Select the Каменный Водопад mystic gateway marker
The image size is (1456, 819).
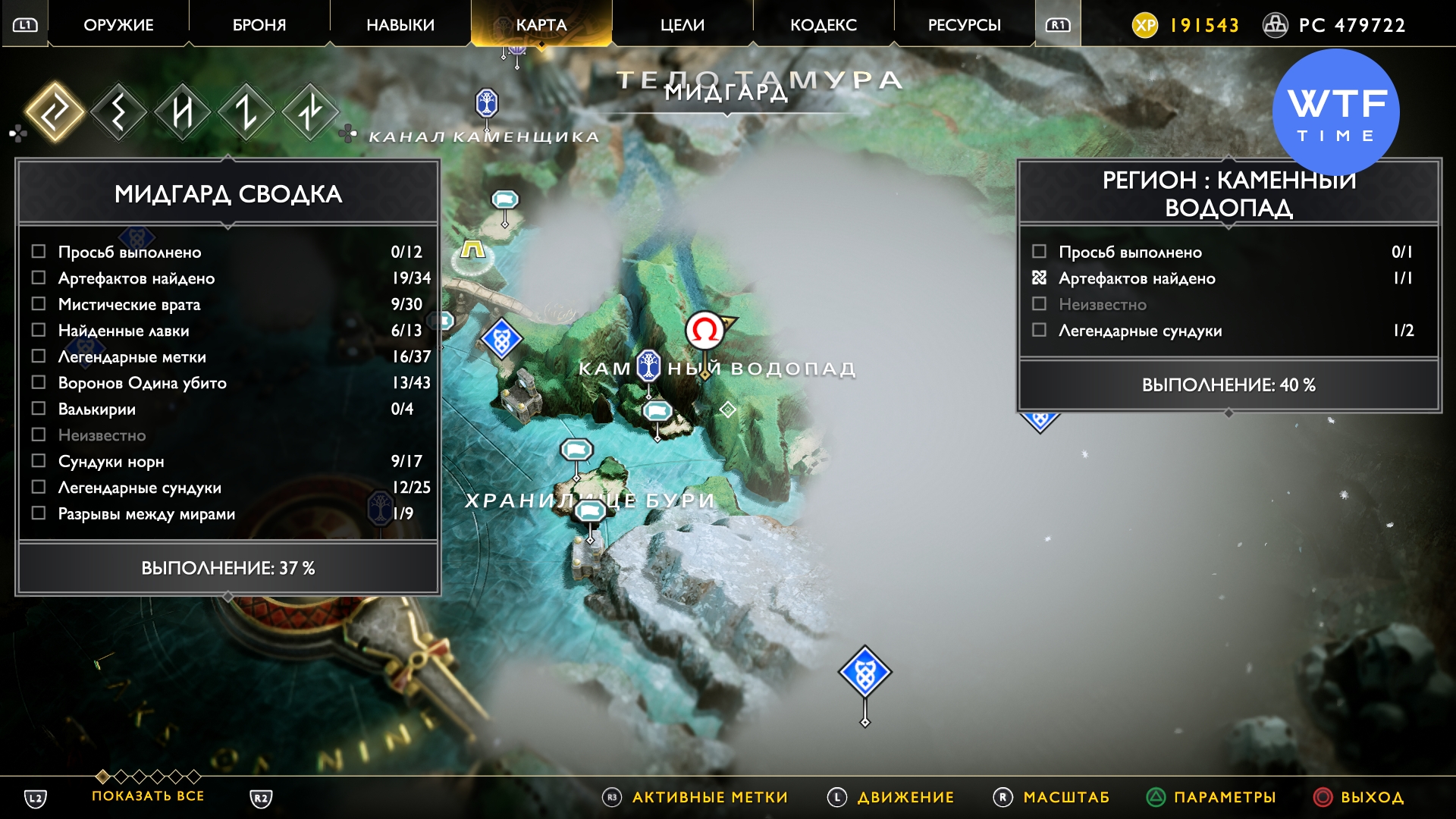click(648, 366)
